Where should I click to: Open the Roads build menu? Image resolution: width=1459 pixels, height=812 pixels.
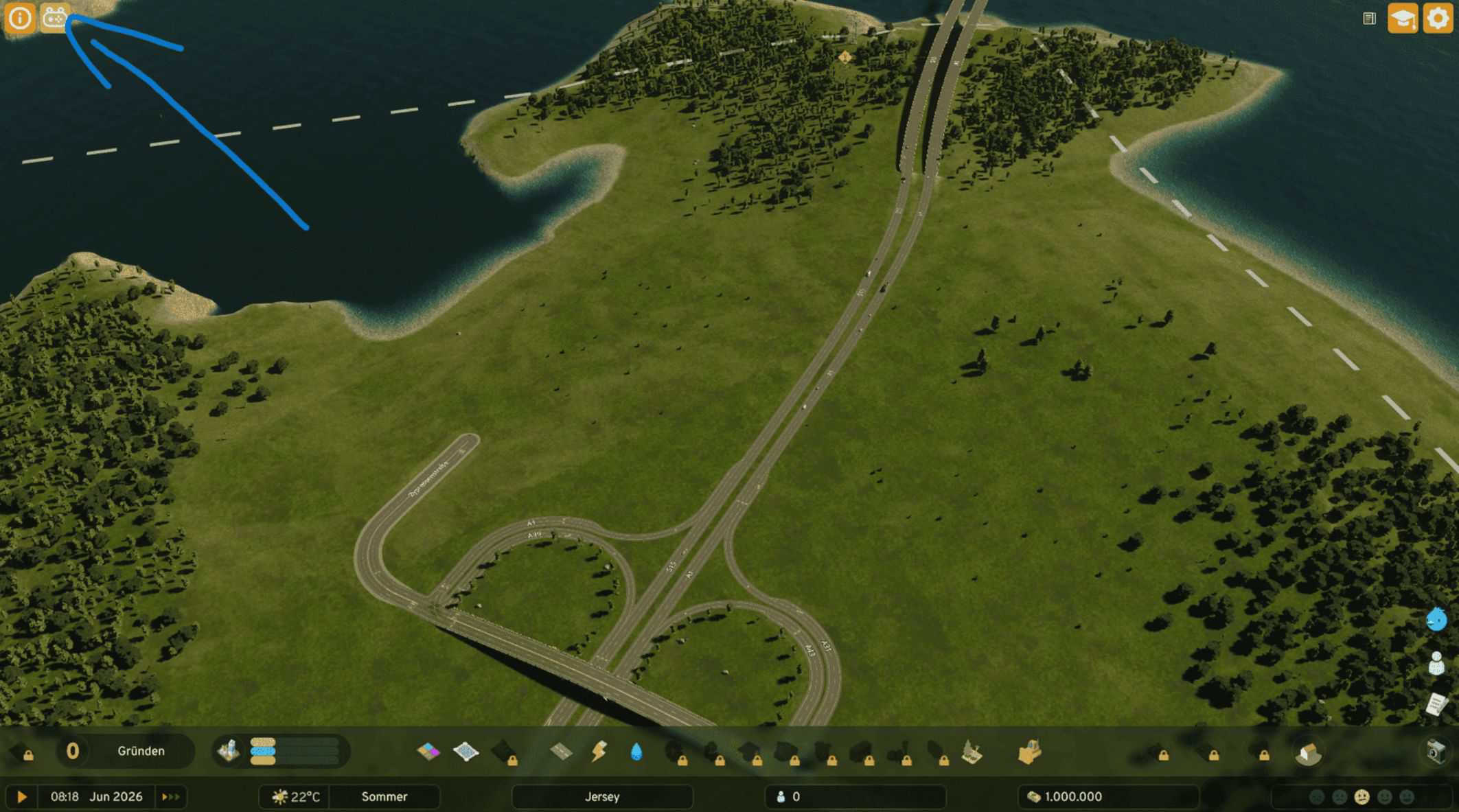coord(562,752)
